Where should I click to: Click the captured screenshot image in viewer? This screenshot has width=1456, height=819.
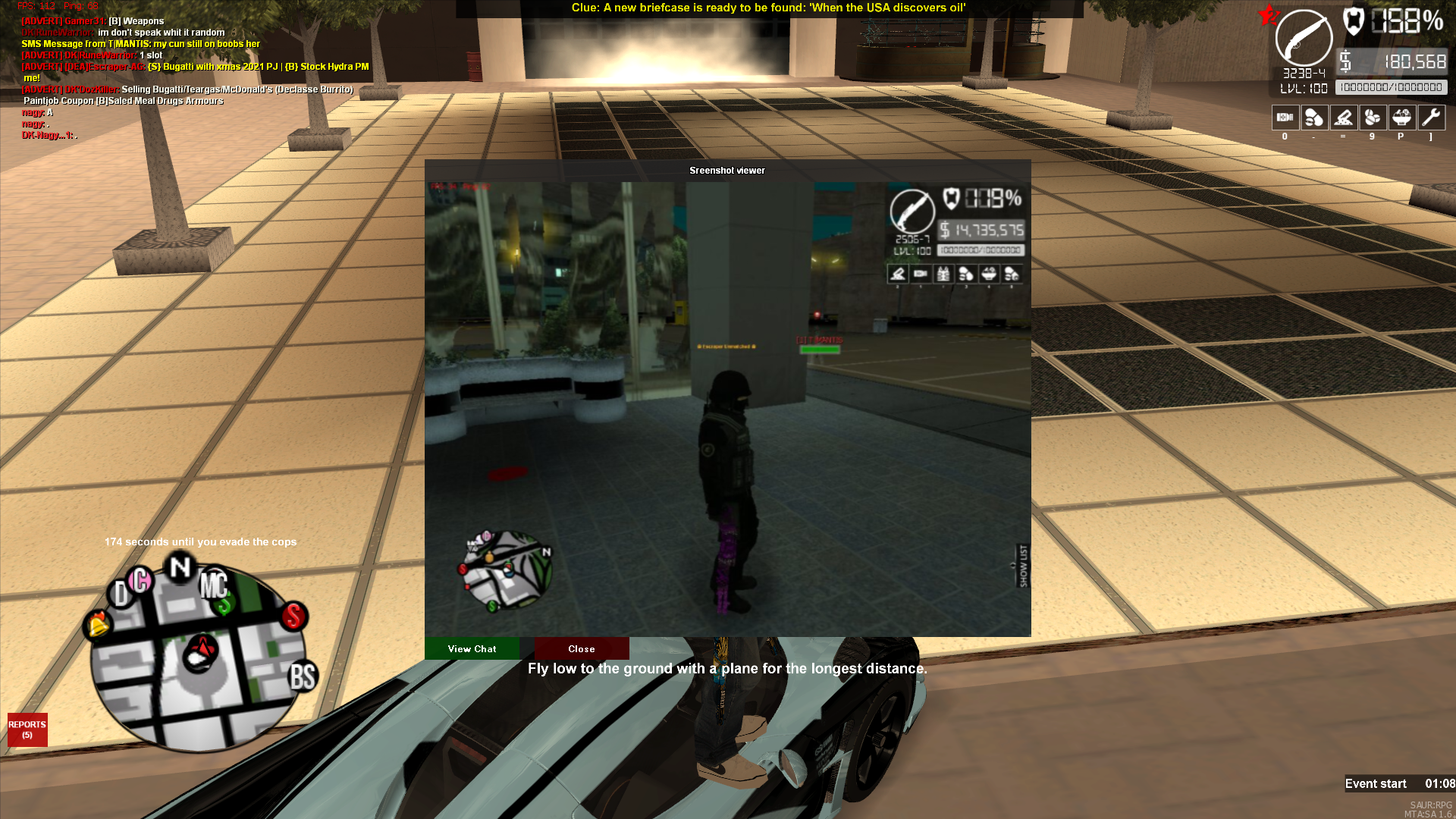[x=727, y=409]
